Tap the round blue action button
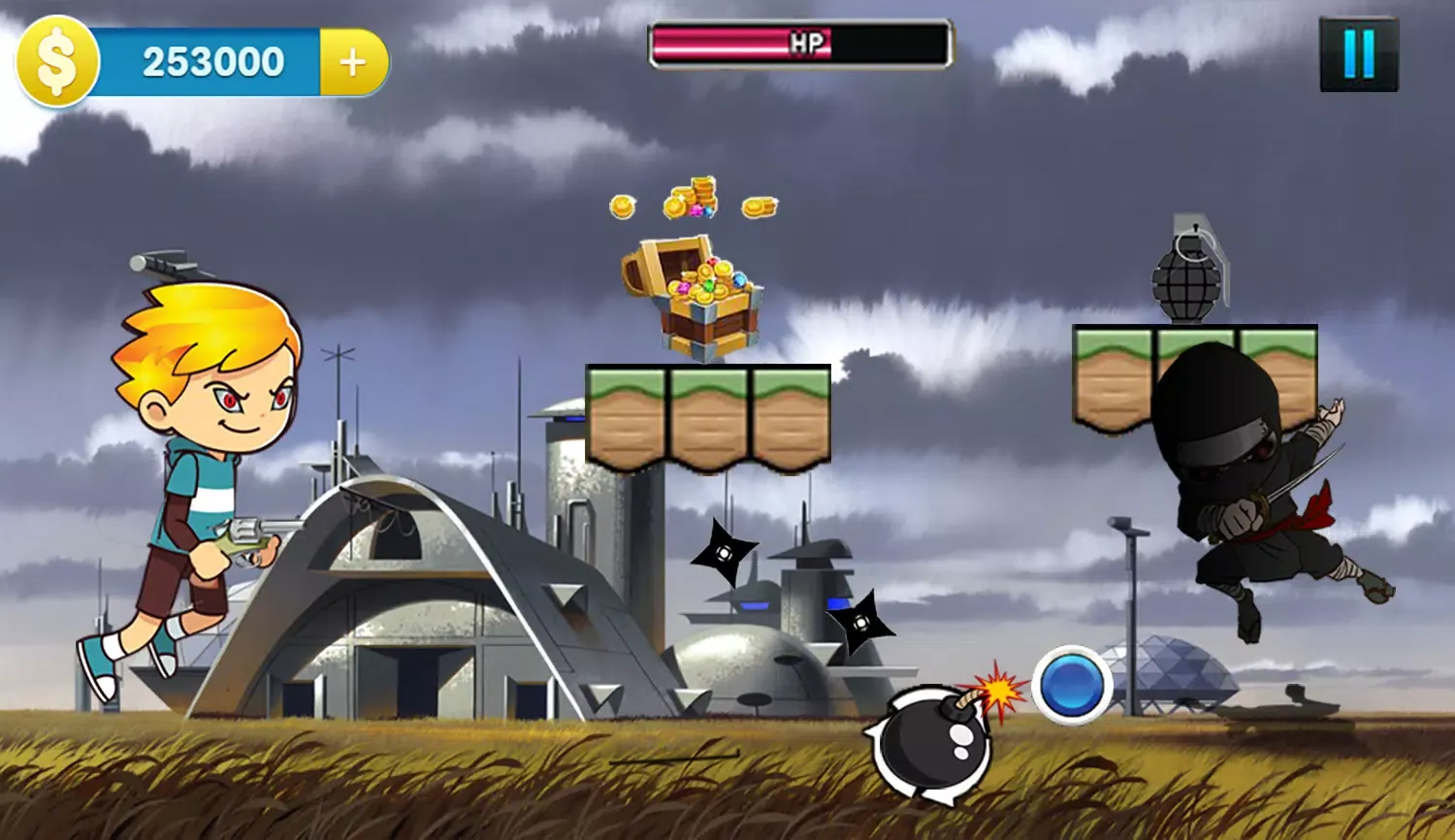The width and height of the screenshot is (1455, 840). pos(1072,685)
